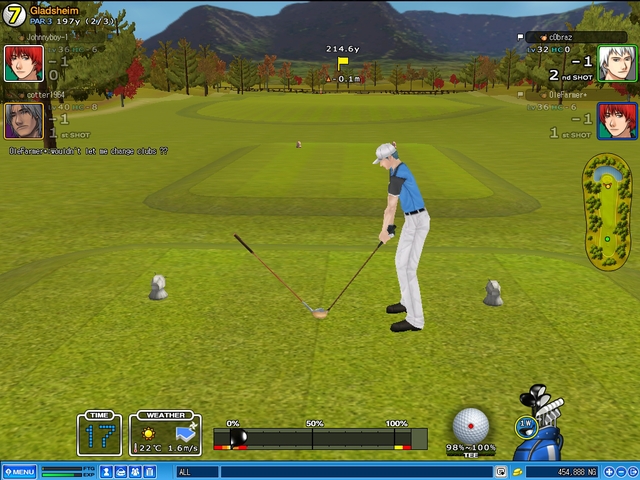Select Johnnyboy-1's player portrait
The image size is (640, 480).
coord(23,63)
